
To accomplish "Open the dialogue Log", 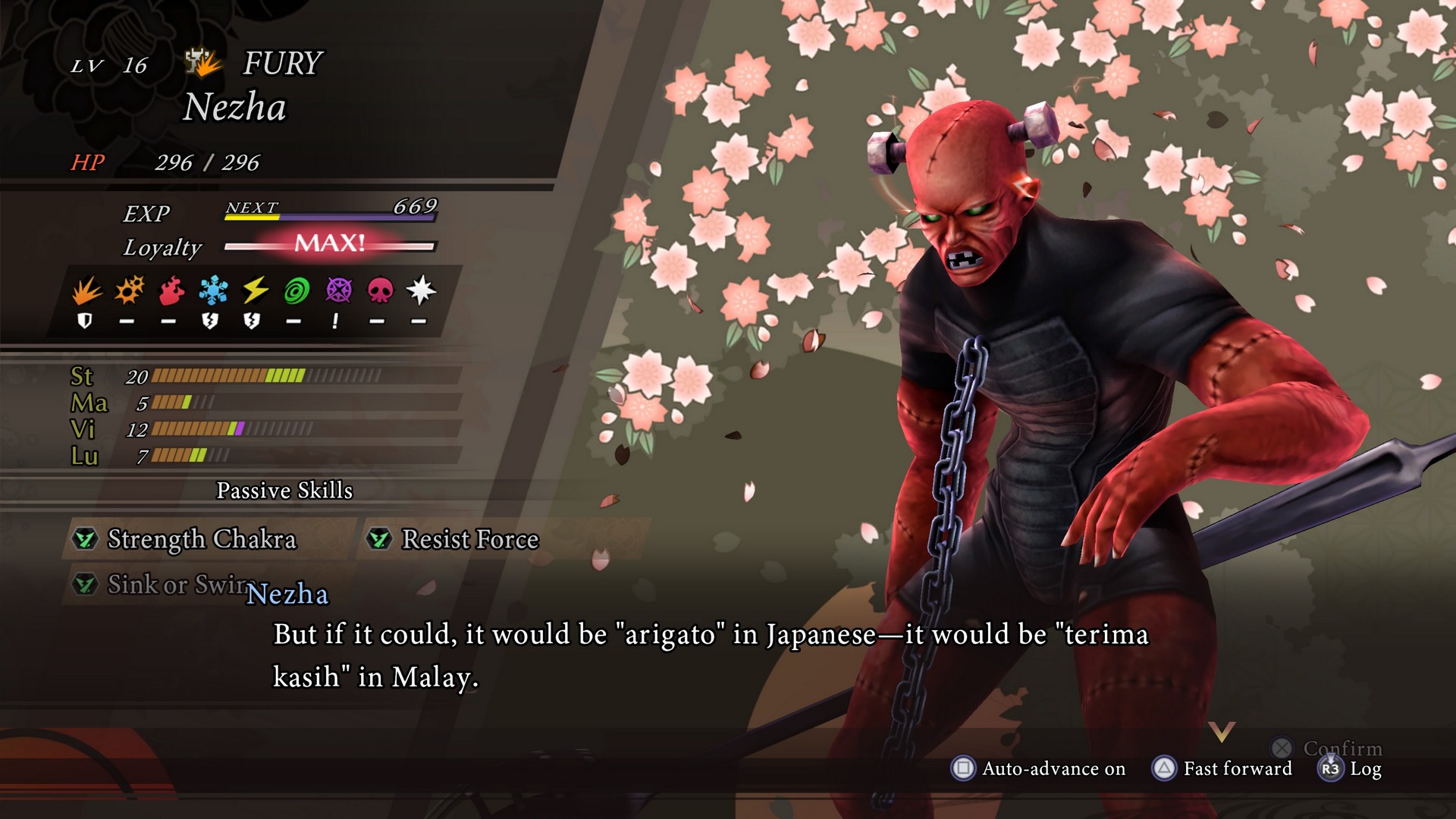I will (x=1351, y=769).
